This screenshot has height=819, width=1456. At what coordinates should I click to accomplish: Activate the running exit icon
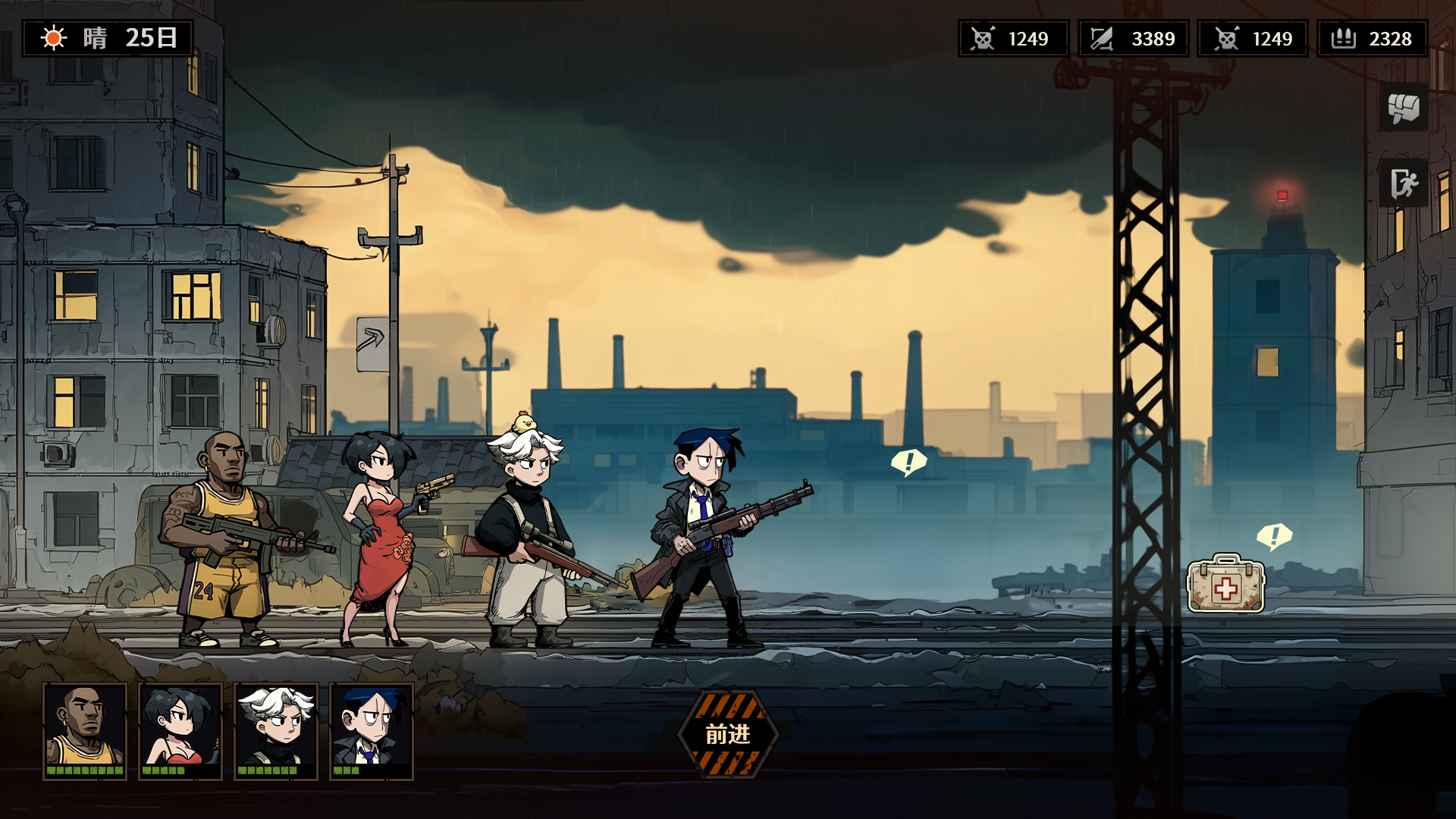[x=1403, y=183]
